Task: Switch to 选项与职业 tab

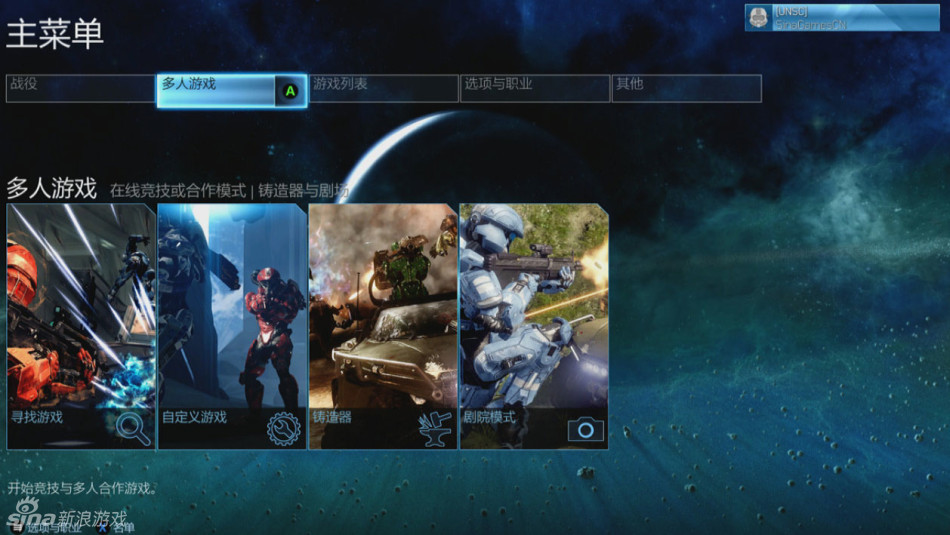Action: coord(534,88)
